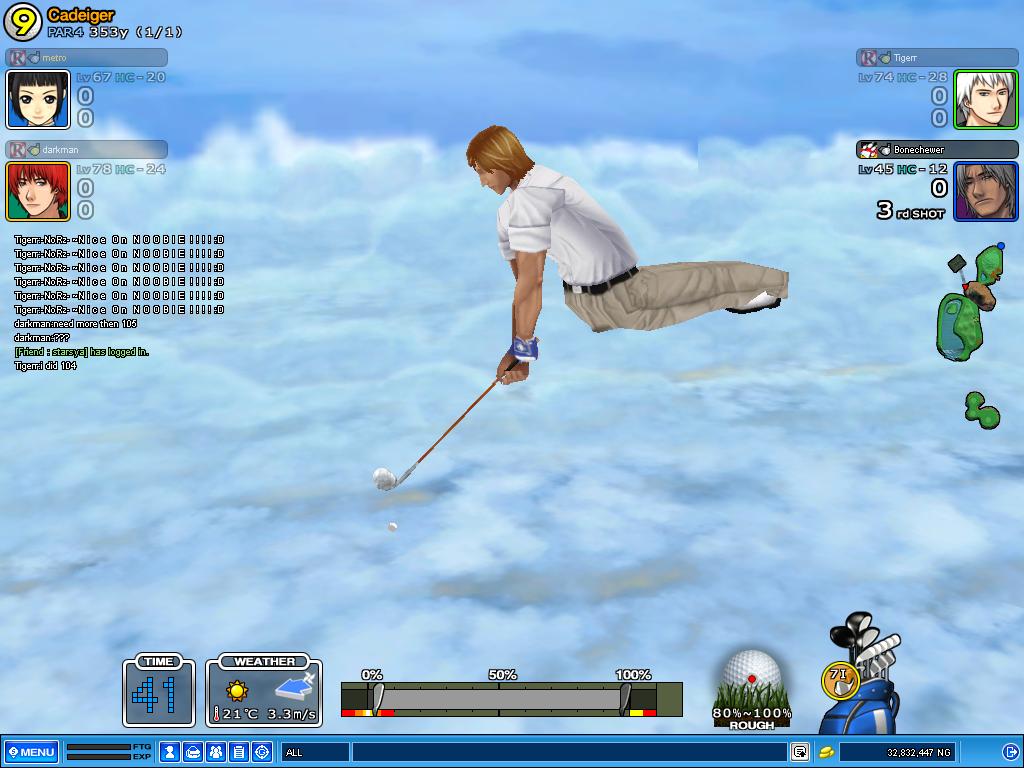Screen dimensions: 1024x768
Task: Click the crosshair target toolbar icon
Action: (262, 752)
